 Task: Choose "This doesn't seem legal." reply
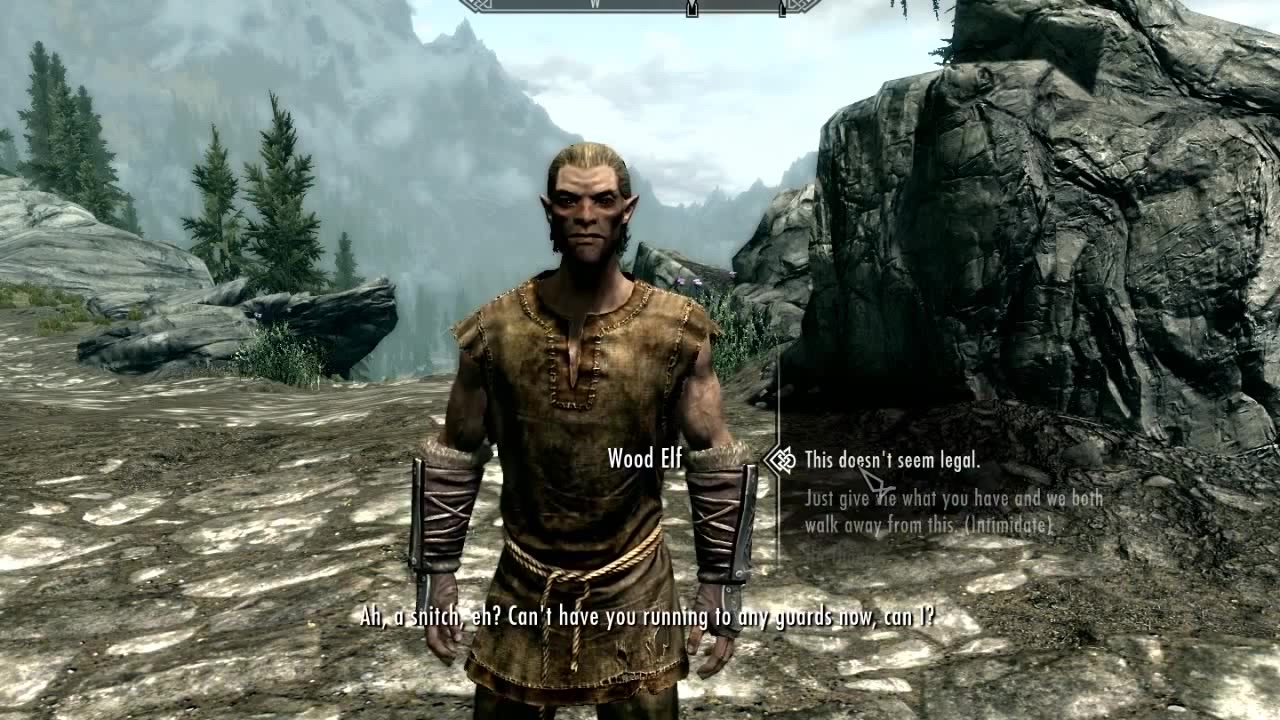coord(891,461)
